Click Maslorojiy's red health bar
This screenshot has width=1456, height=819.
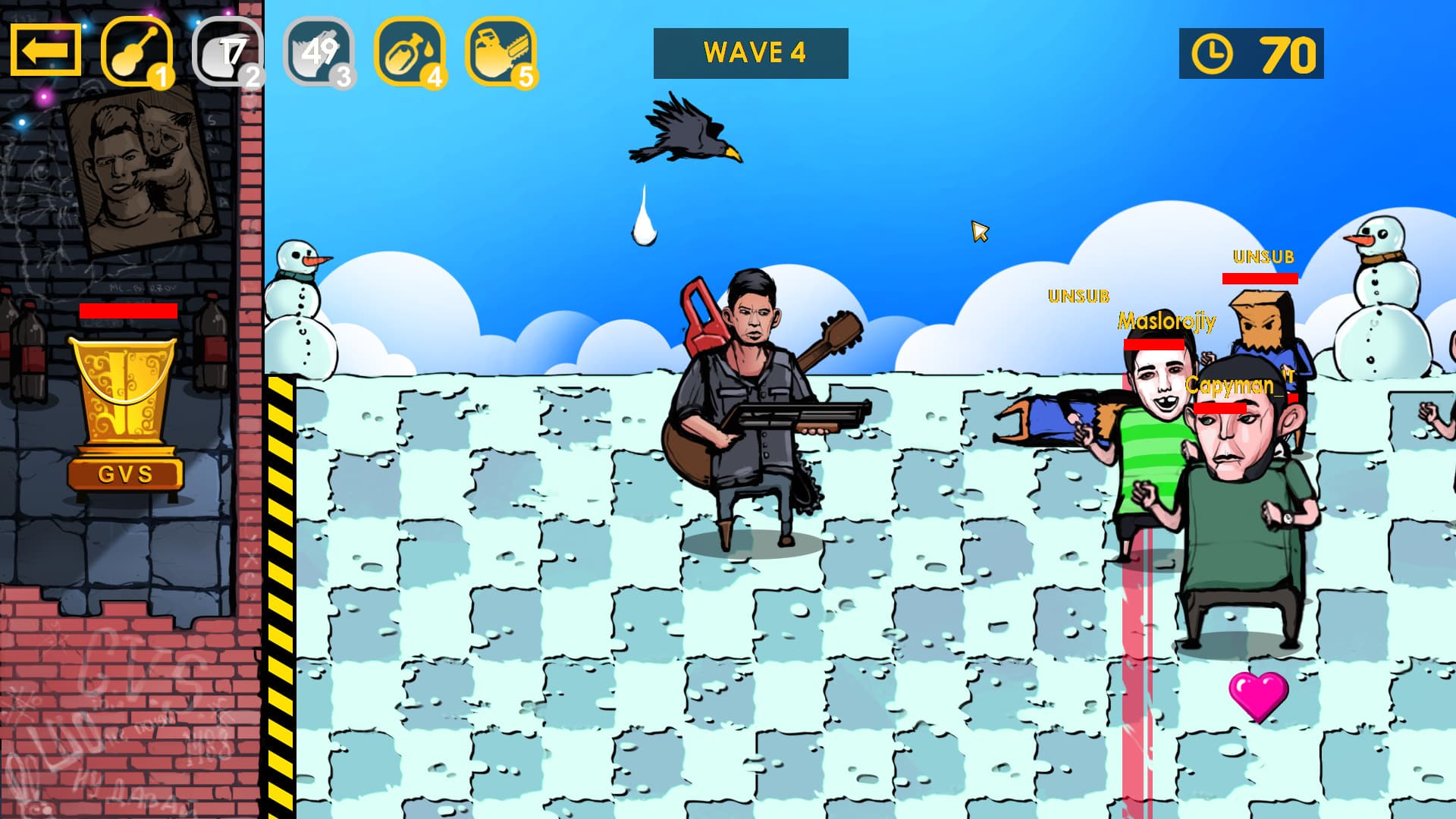pos(1155,344)
